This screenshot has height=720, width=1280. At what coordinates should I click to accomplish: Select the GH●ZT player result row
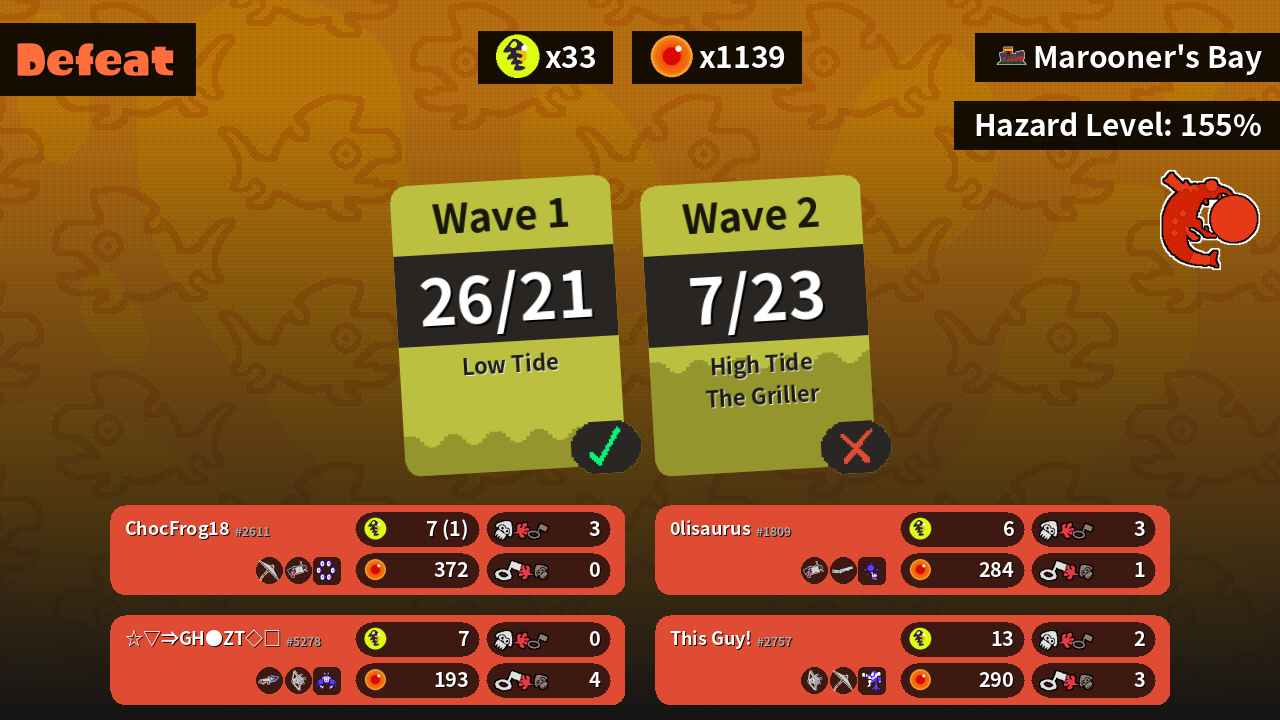click(x=367, y=660)
